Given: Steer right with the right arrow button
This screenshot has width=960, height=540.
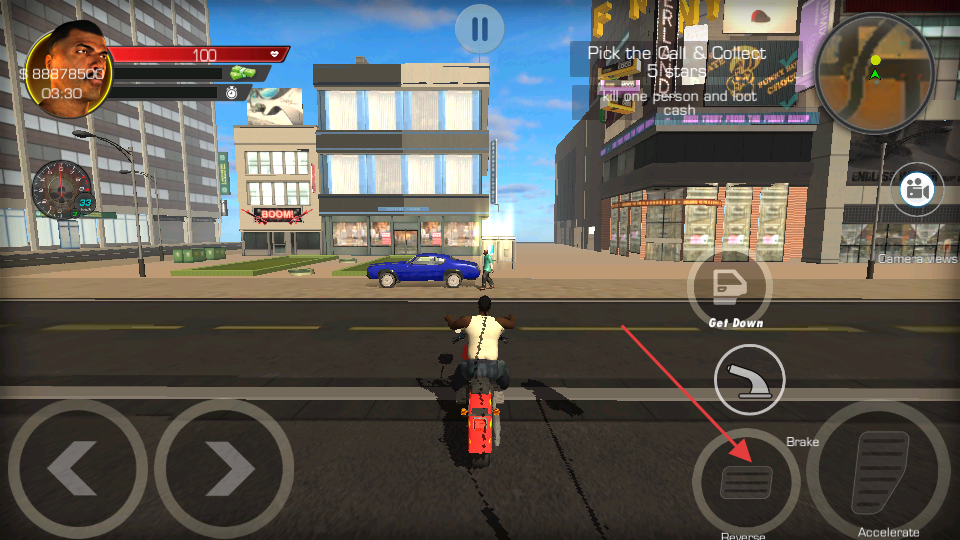Looking at the screenshot, I should [x=225, y=468].
